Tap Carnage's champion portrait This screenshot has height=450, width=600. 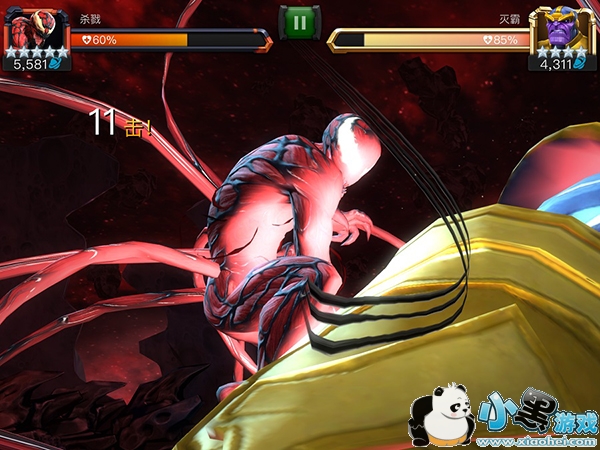[x=35, y=30]
